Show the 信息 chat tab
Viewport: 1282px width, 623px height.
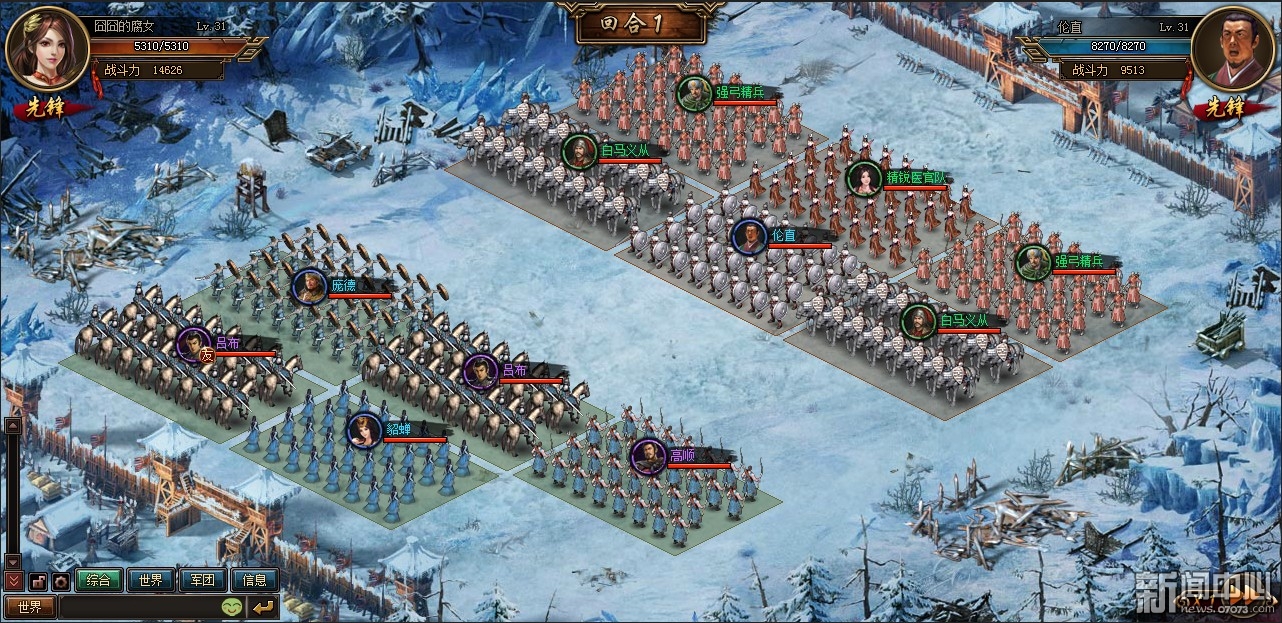click(x=255, y=580)
